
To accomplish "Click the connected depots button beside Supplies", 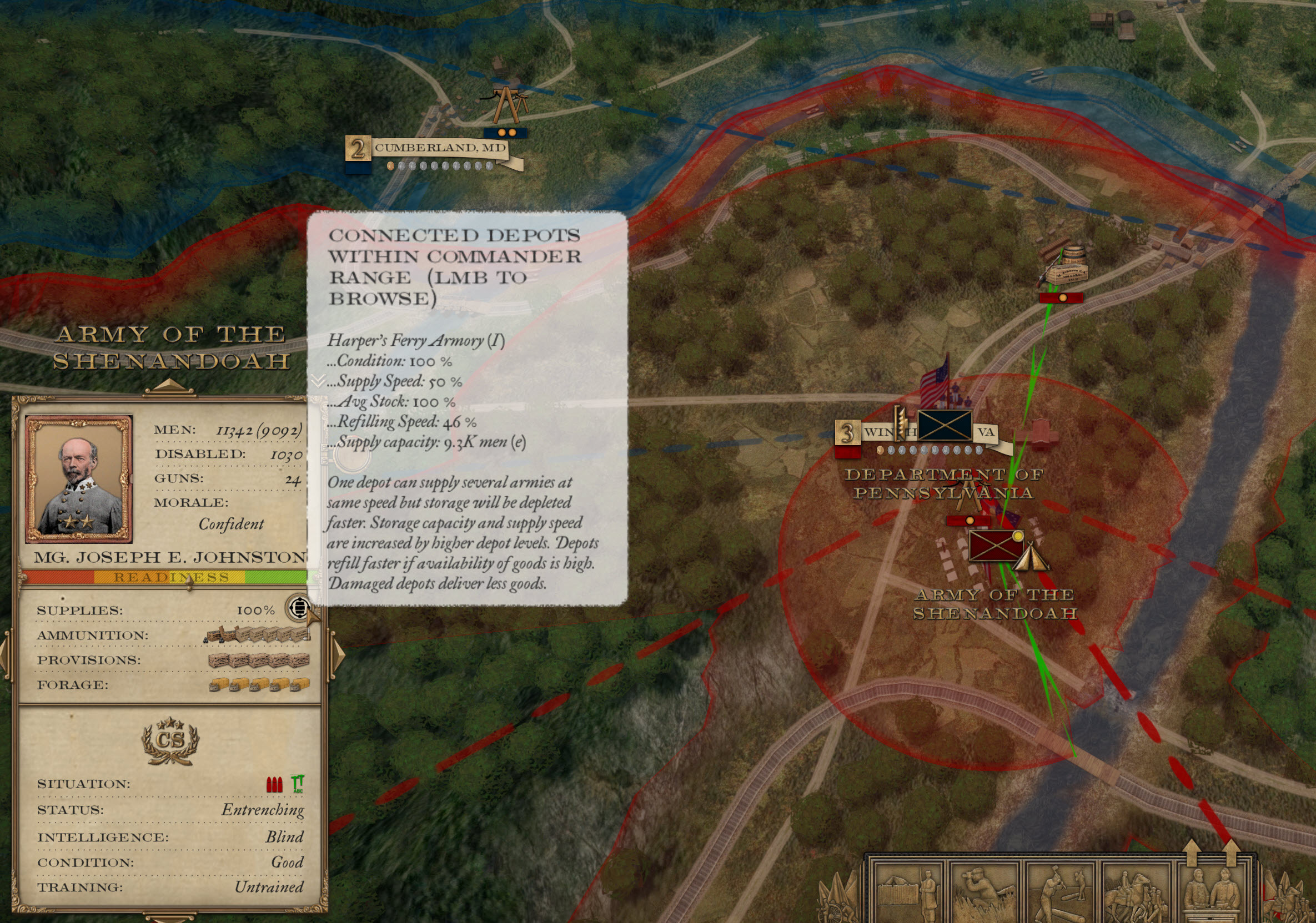I will 298,608.
